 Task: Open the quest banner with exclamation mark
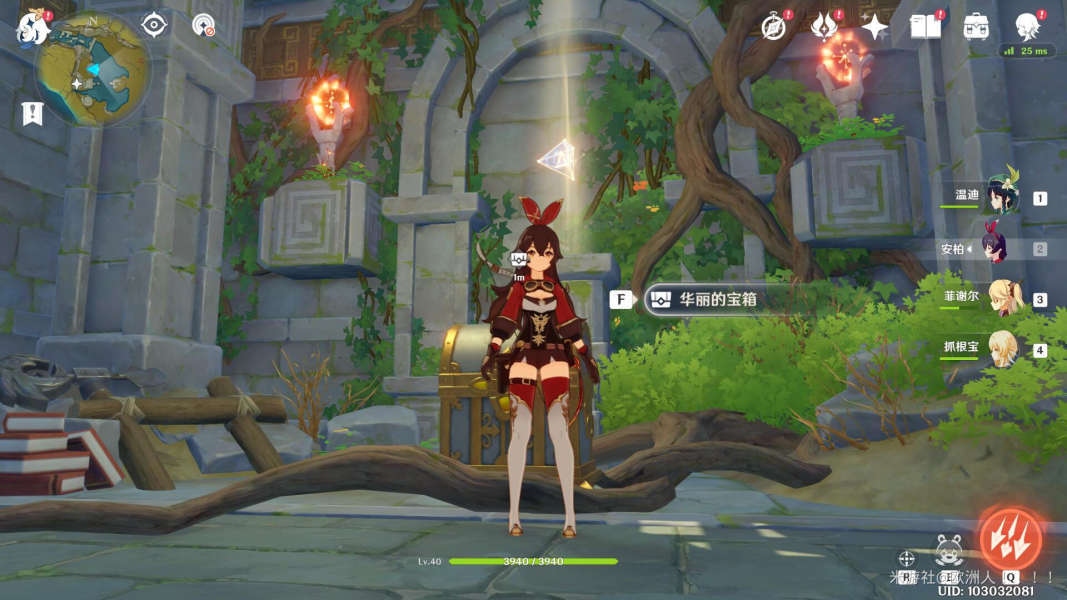coord(32,113)
